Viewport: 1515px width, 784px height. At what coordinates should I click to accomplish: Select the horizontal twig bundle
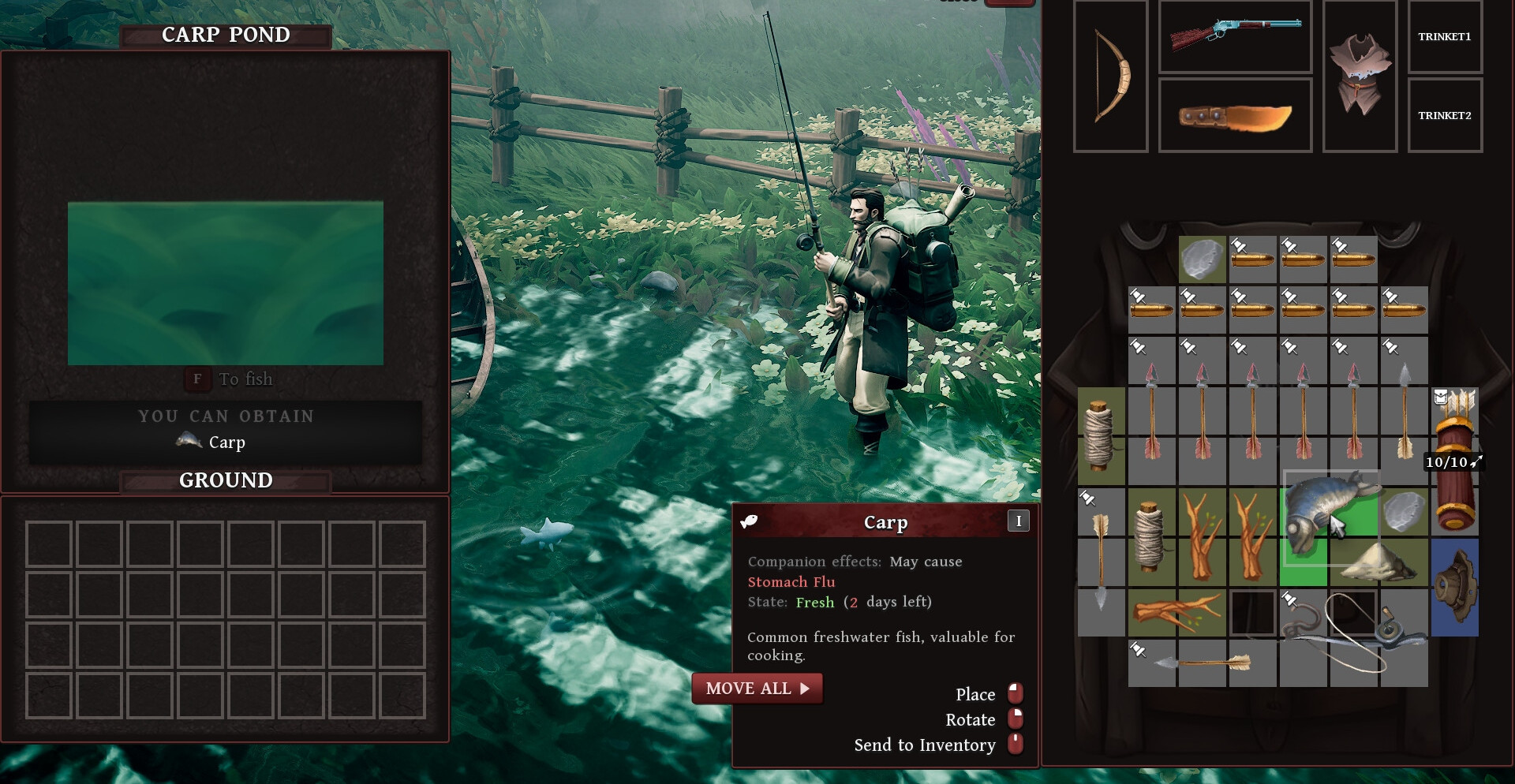point(1176,613)
